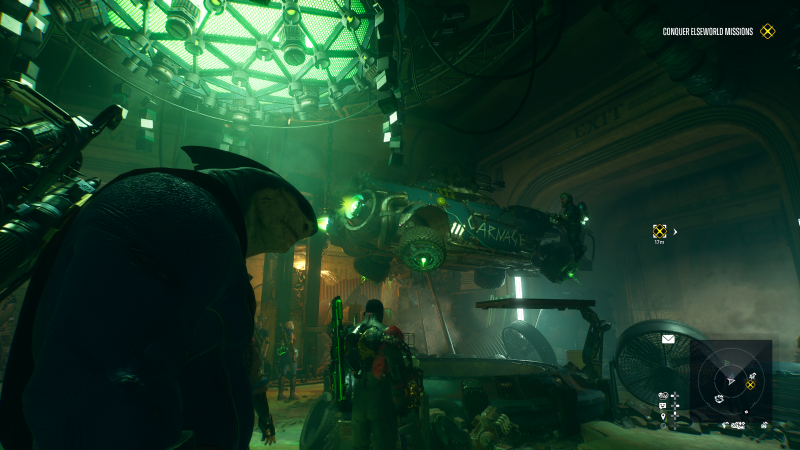Open the minimap radar
The image size is (800, 450).
click(731, 379)
